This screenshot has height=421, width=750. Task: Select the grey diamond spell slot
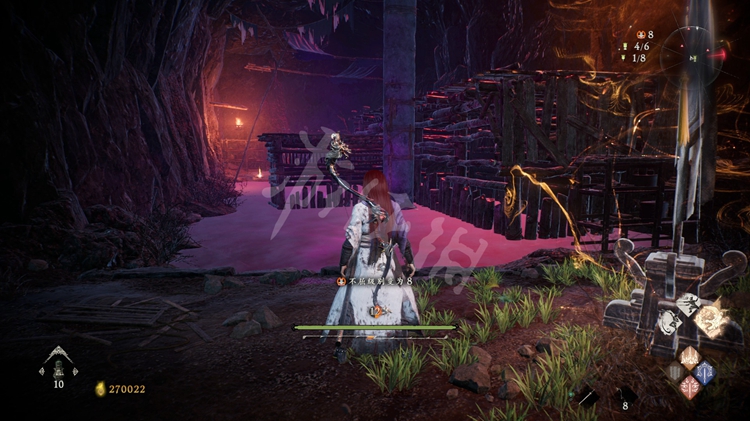tap(675, 372)
